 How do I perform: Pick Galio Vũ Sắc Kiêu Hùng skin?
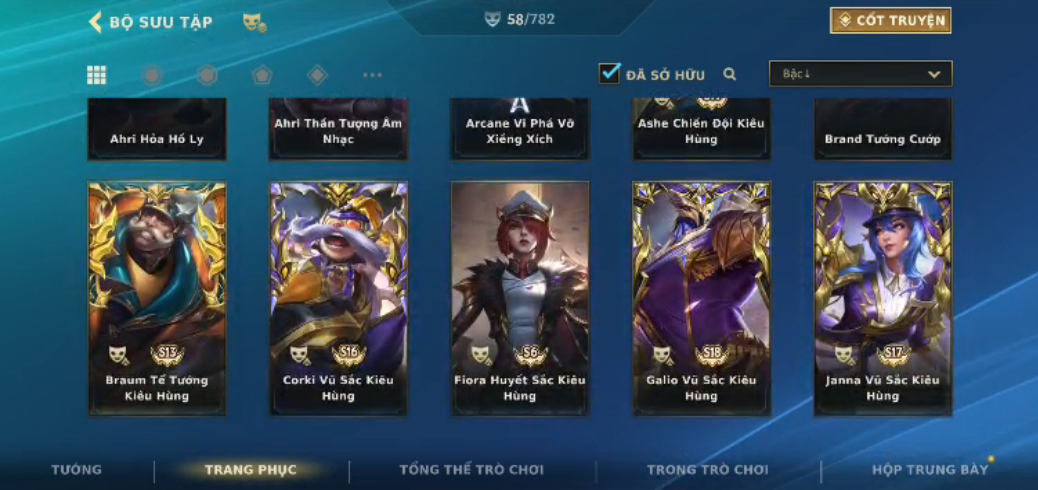[x=701, y=297]
